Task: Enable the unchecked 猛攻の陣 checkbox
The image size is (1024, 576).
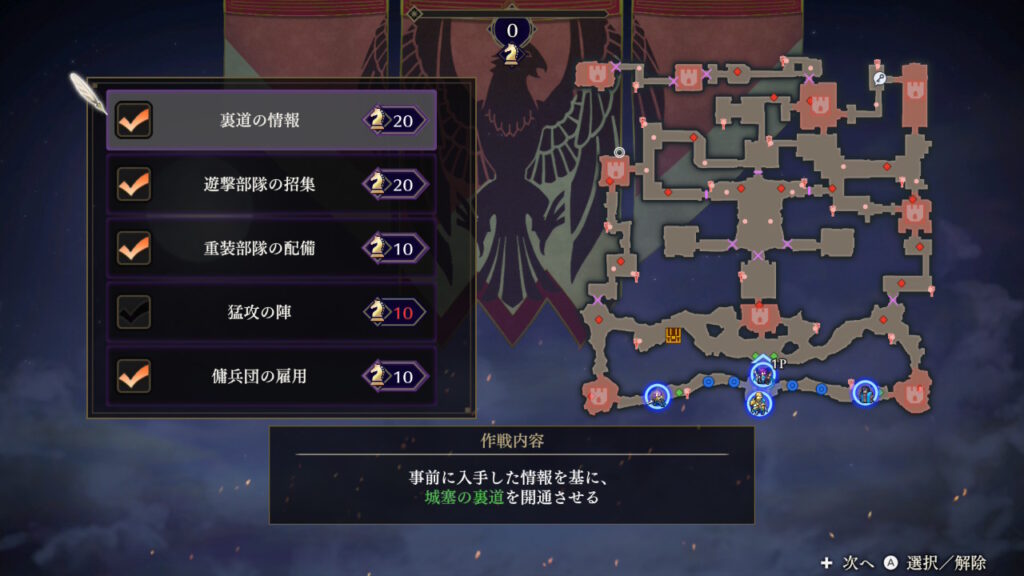Action: pyautogui.click(x=134, y=312)
